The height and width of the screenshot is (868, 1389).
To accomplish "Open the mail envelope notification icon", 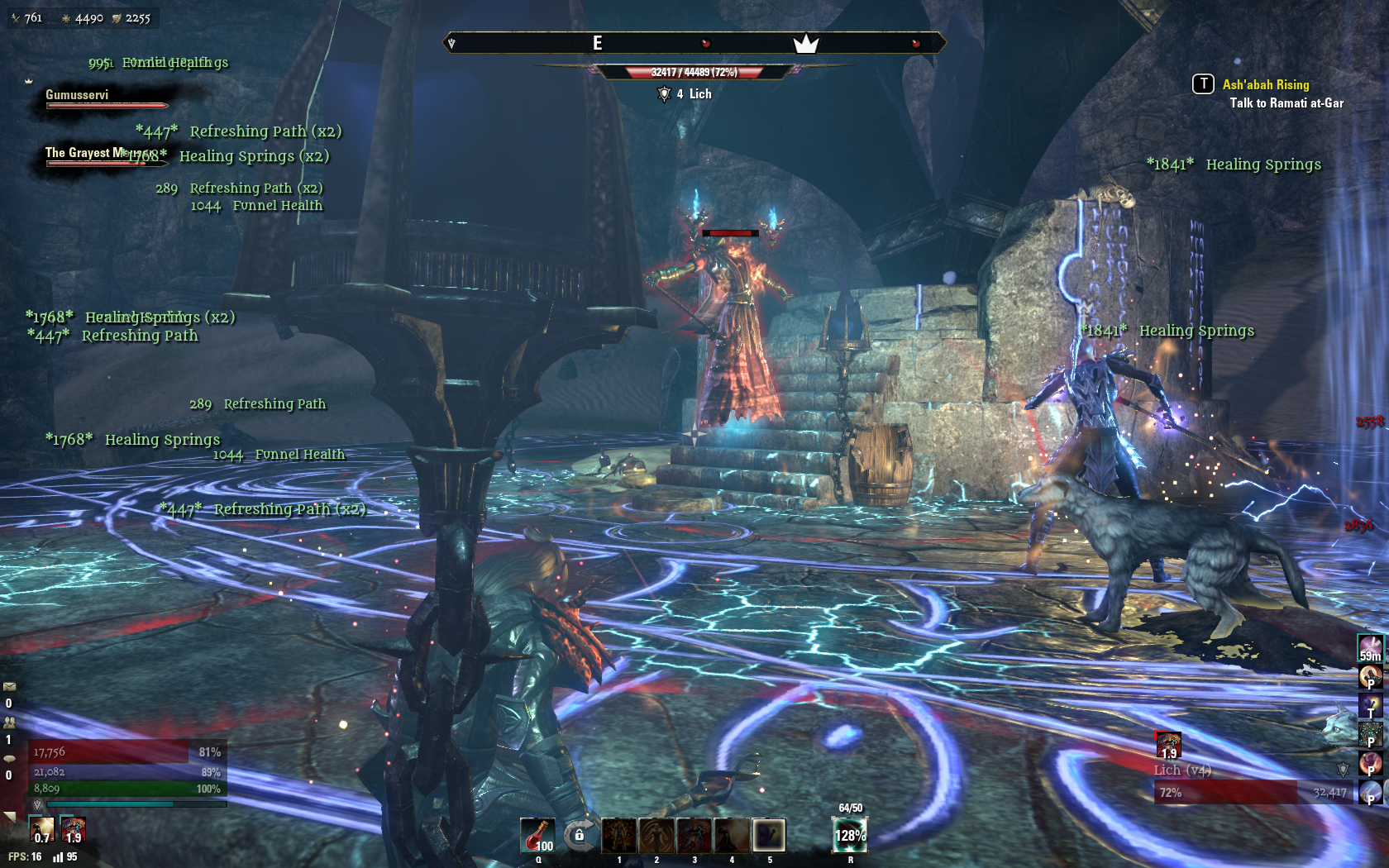I will [10, 686].
